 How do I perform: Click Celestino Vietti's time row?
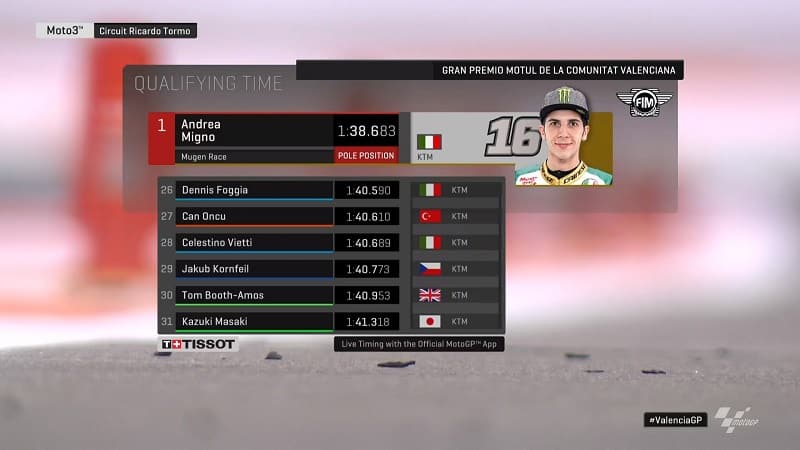[330, 243]
